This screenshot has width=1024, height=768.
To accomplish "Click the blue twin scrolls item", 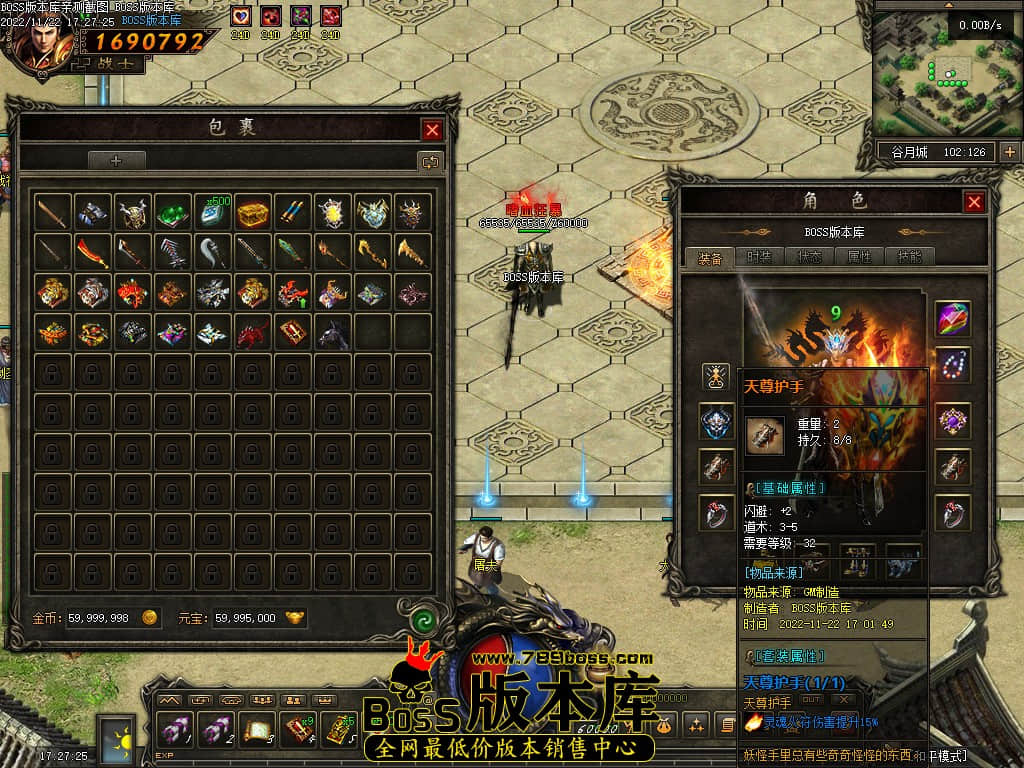I will point(293,213).
